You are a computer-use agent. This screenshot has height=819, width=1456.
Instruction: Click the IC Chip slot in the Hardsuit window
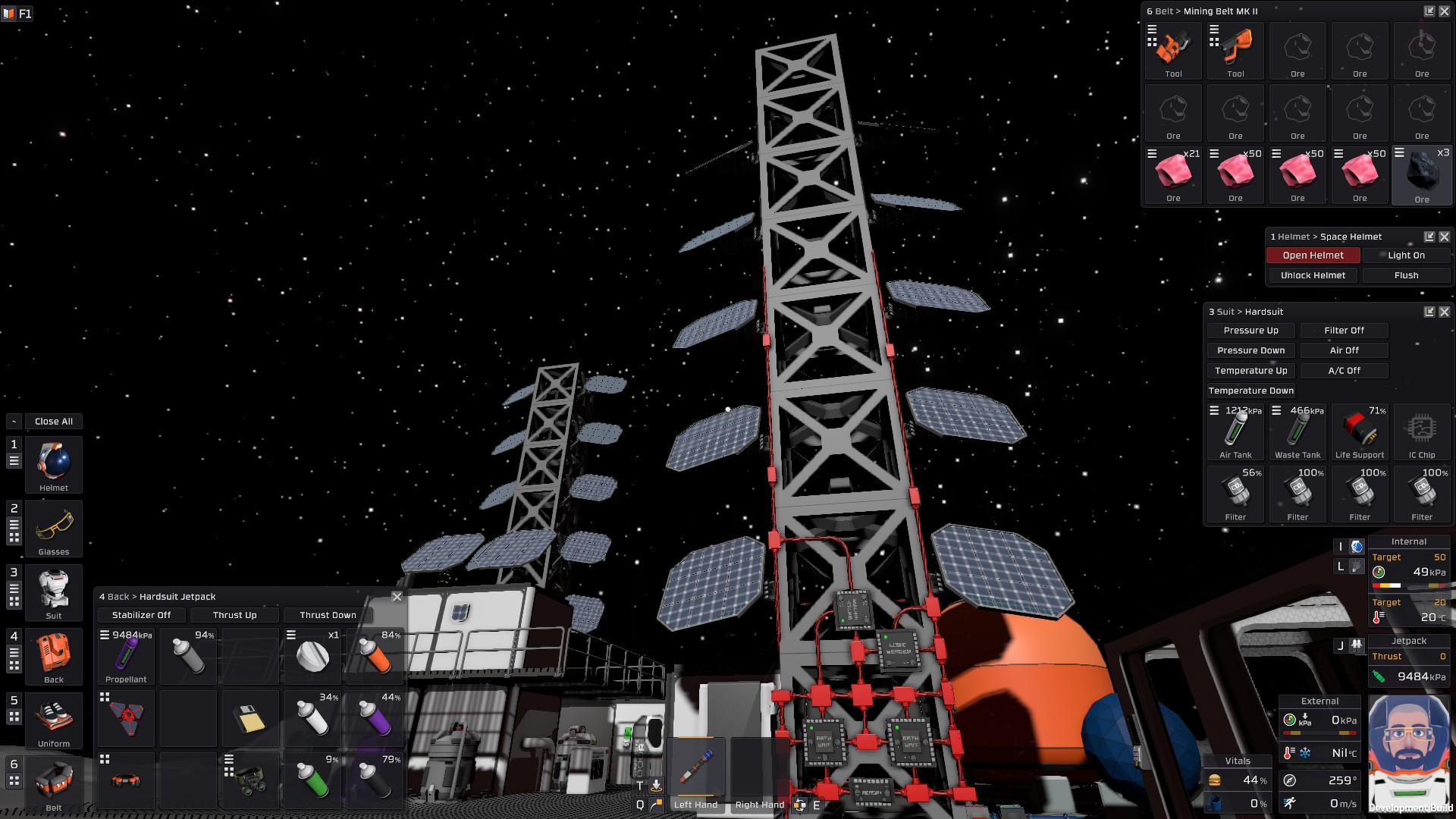coord(1422,432)
